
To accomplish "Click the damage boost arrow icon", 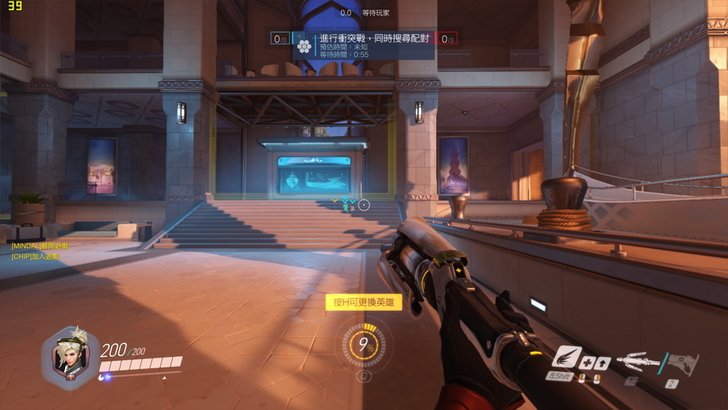I will 604,363.
